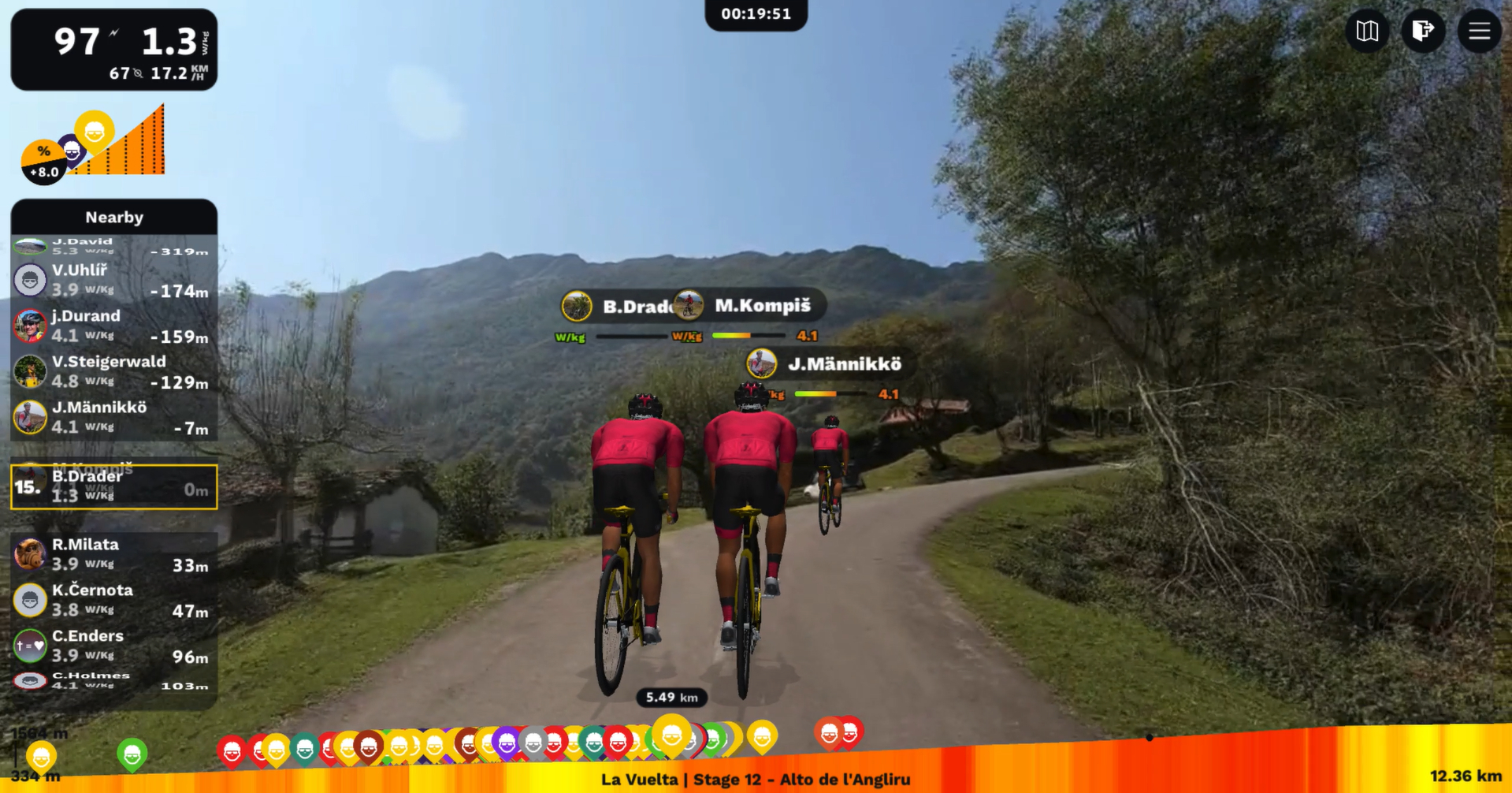Click the Nearby panel header

[114, 217]
